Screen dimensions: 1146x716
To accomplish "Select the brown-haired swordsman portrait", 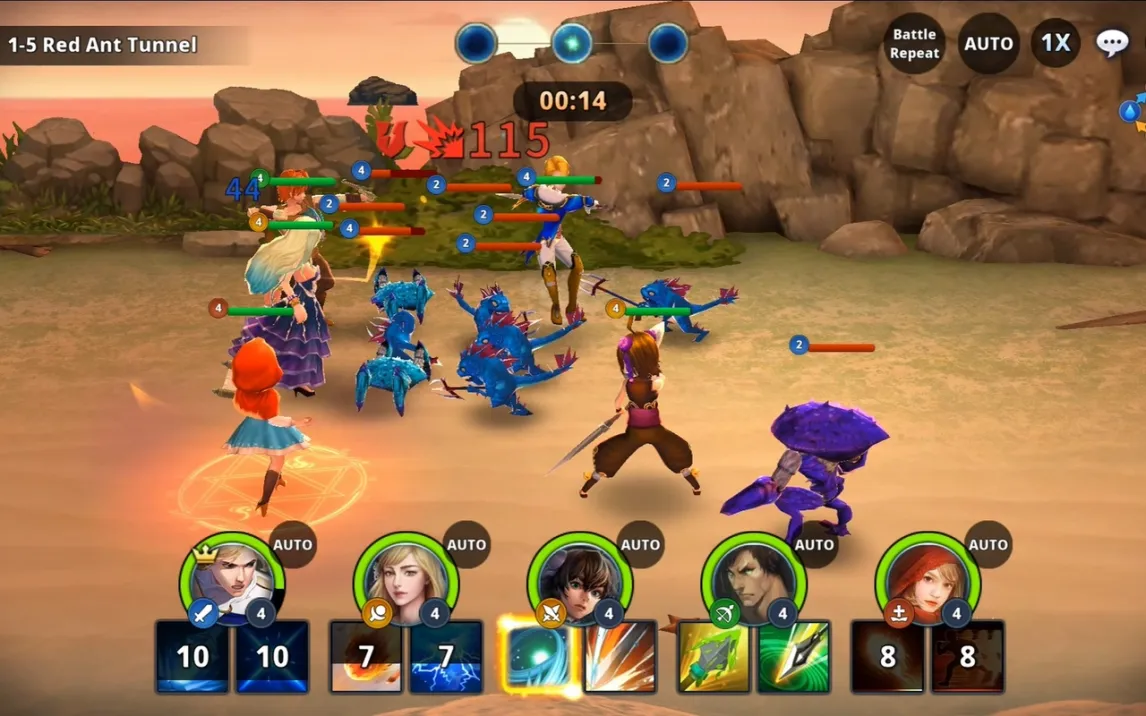I will coord(580,579).
